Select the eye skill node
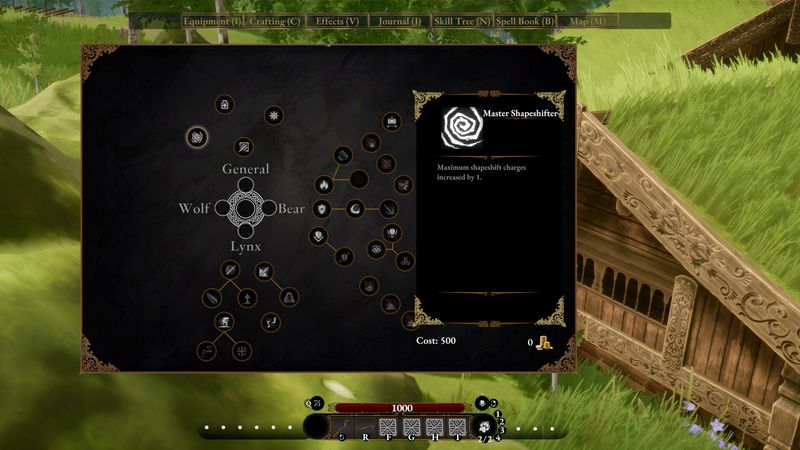The height and width of the screenshot is (450, 800). click(x=375, y=248)
